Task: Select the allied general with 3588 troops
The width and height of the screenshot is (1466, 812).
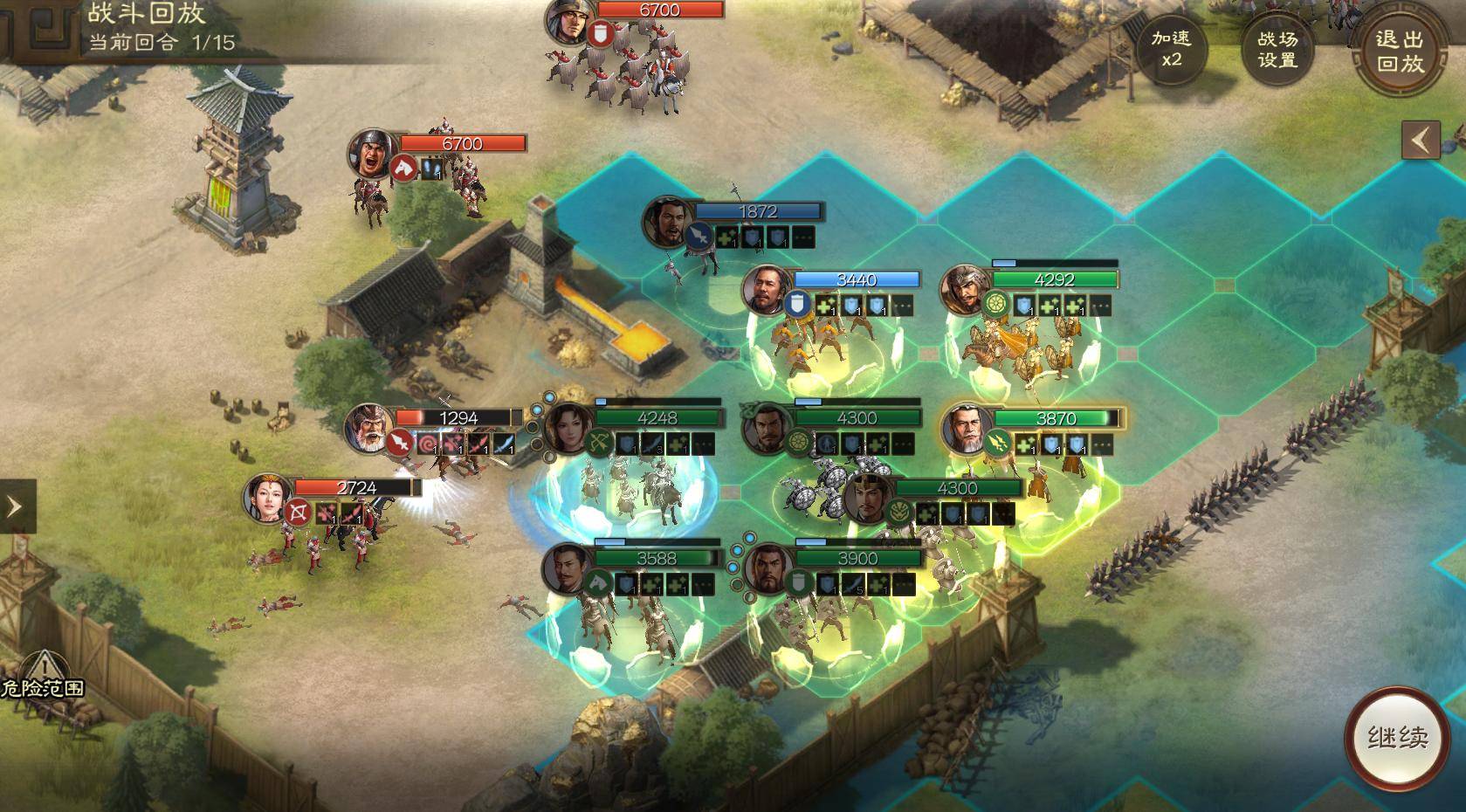Action: pos(568,568)
